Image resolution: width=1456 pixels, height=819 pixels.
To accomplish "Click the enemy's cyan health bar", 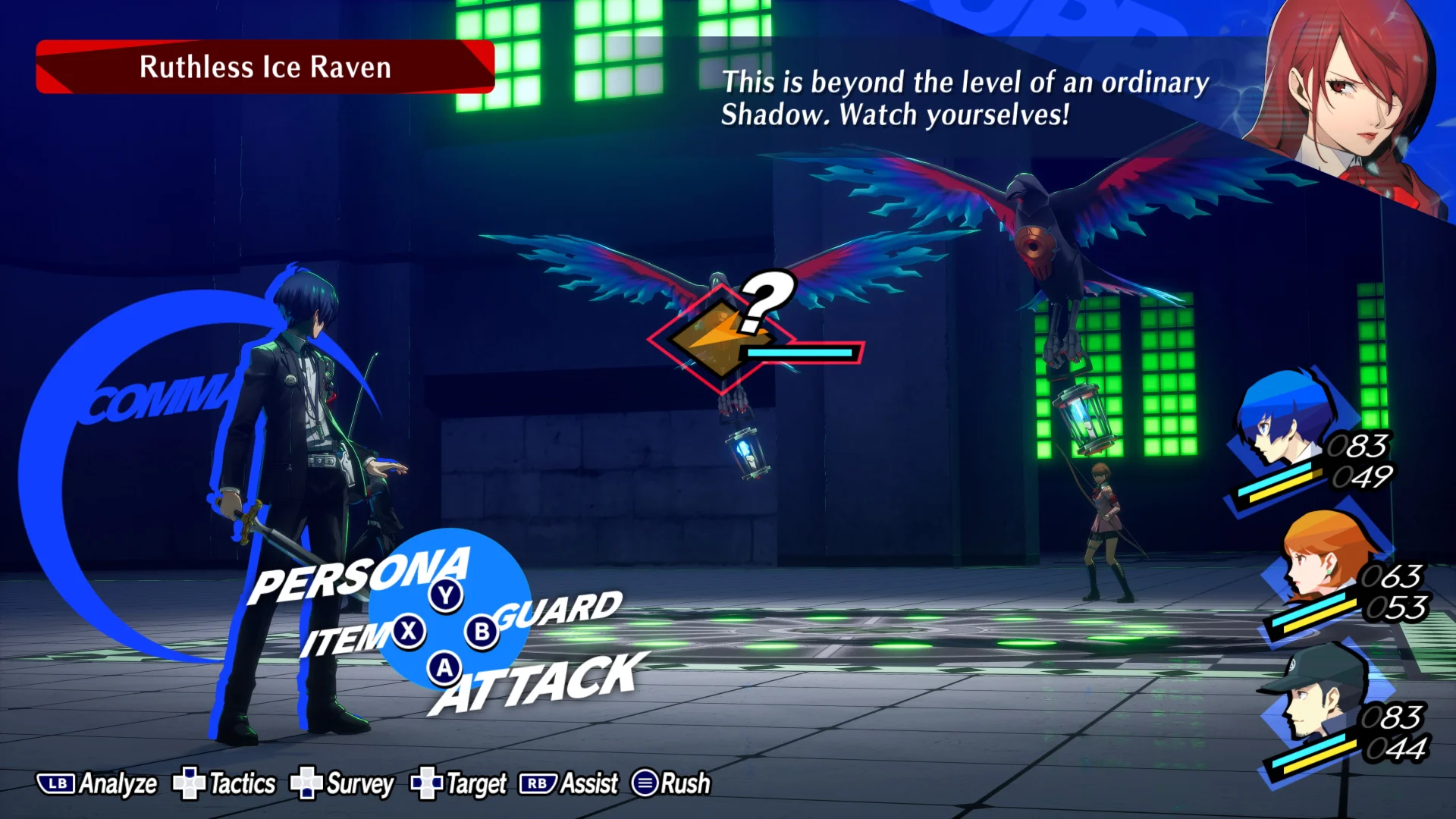I will (x=800, y=354).
